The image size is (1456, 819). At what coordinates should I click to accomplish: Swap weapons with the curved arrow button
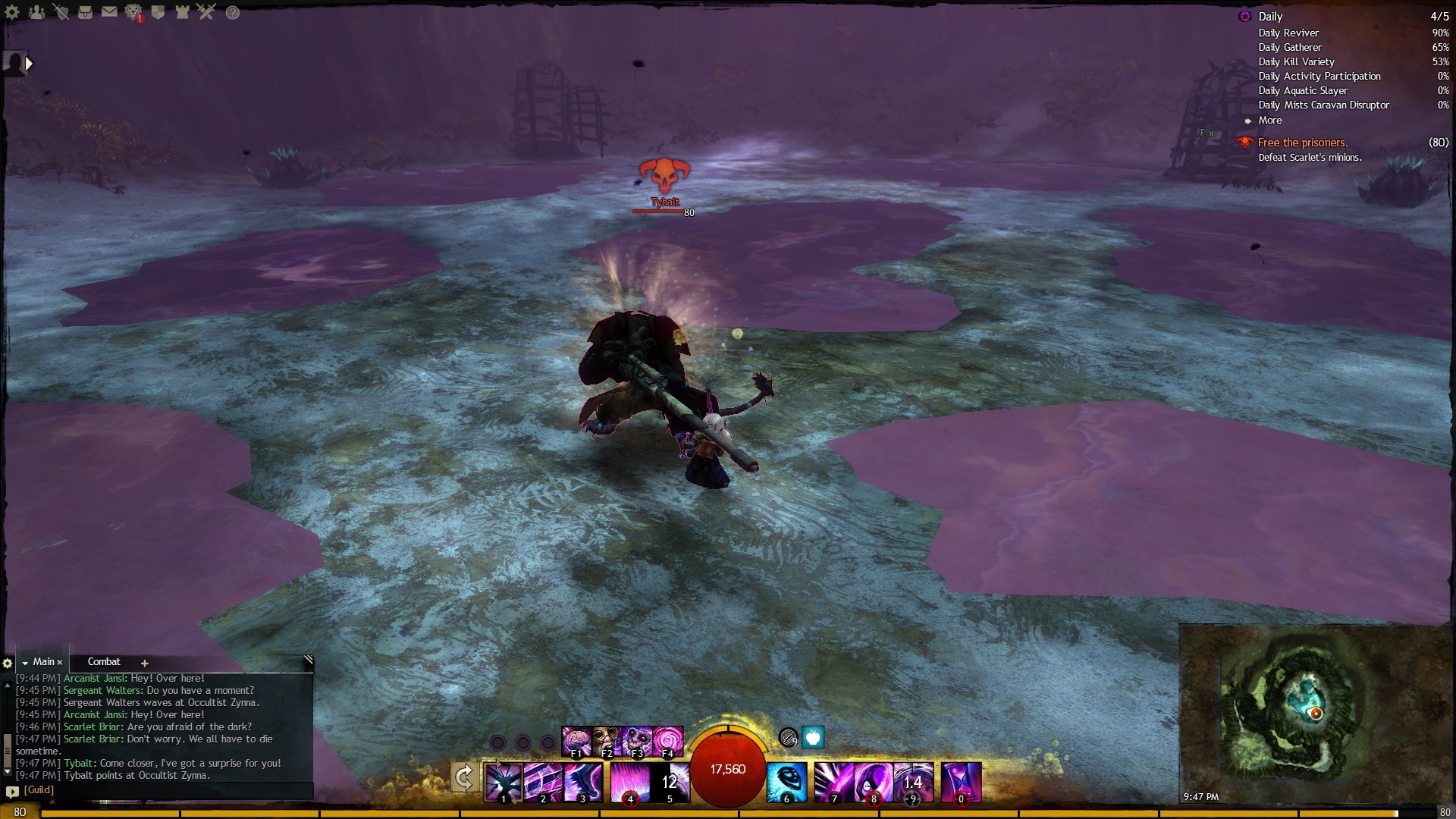click(464, 778)
